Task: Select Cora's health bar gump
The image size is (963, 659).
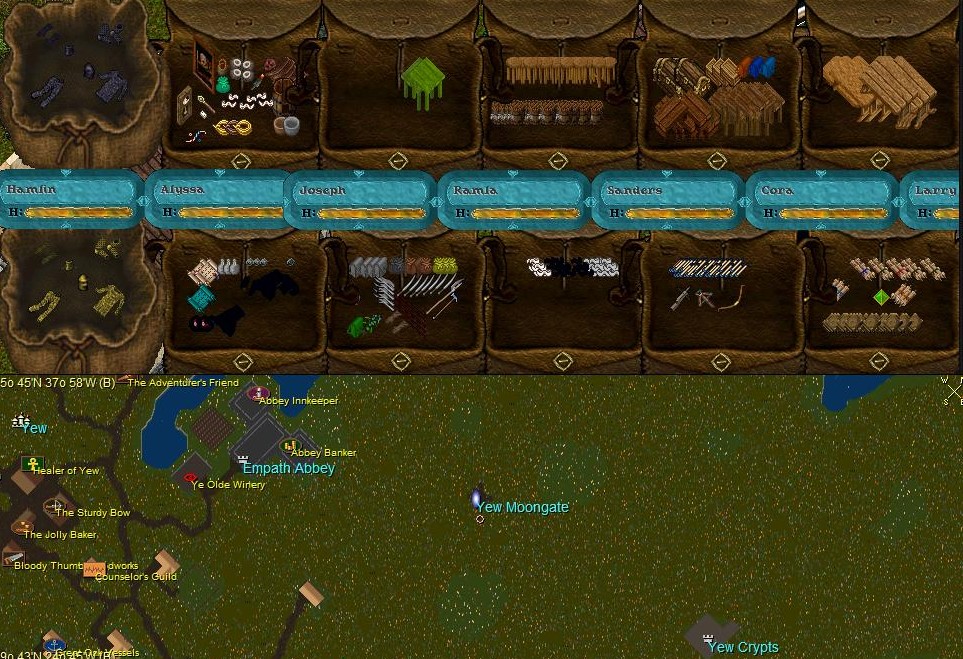Action: tap(822, 200)
